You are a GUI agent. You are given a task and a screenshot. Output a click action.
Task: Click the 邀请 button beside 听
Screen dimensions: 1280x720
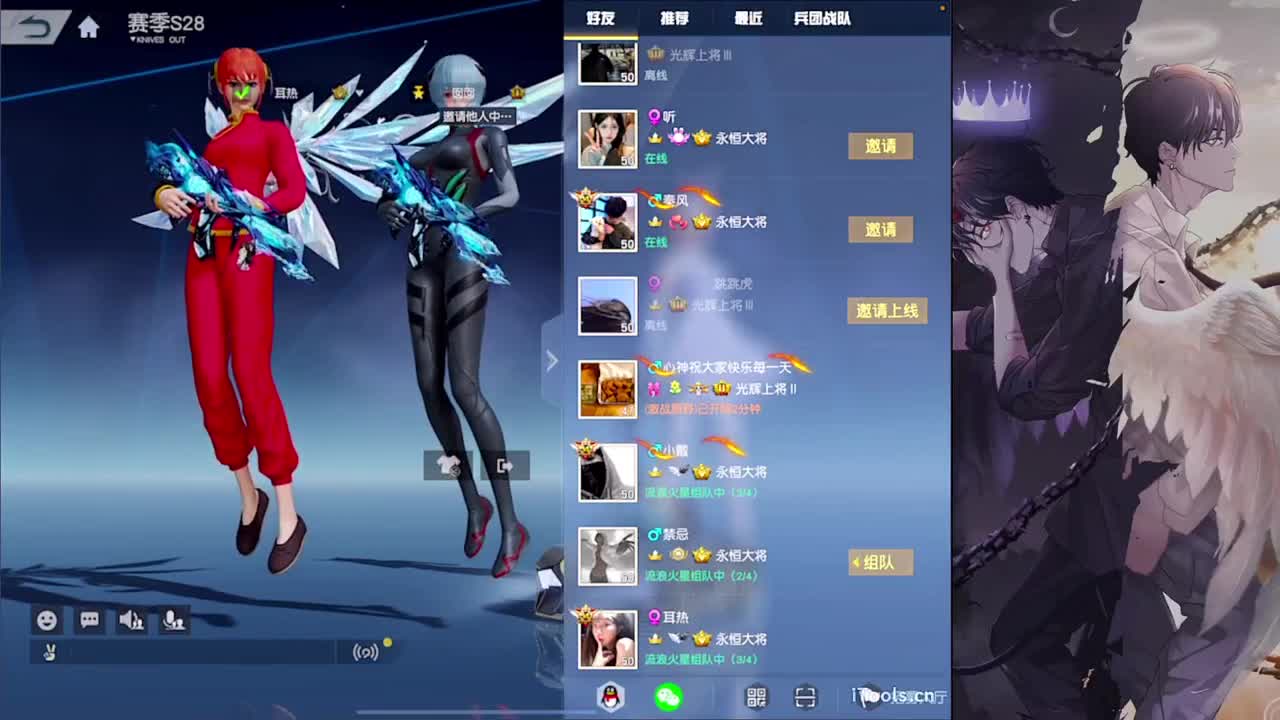click(x=879, y=146)
